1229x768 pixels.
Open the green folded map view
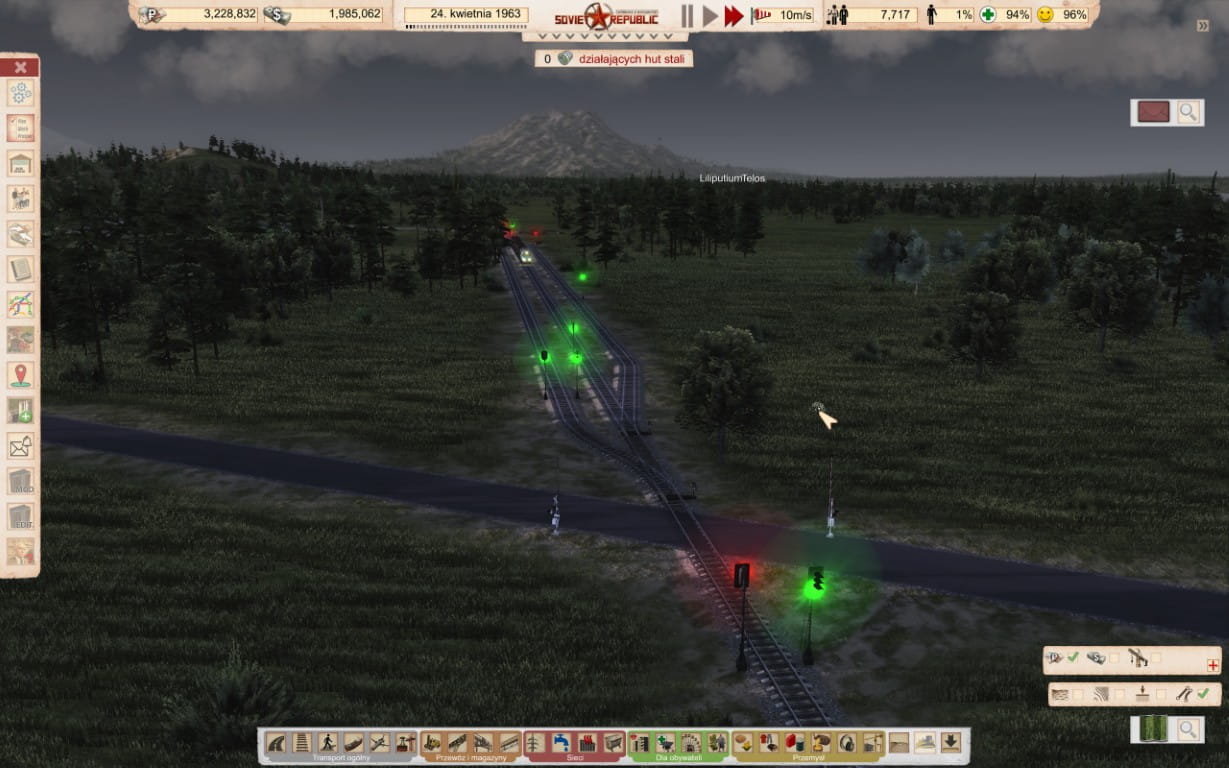[1153, 729]
